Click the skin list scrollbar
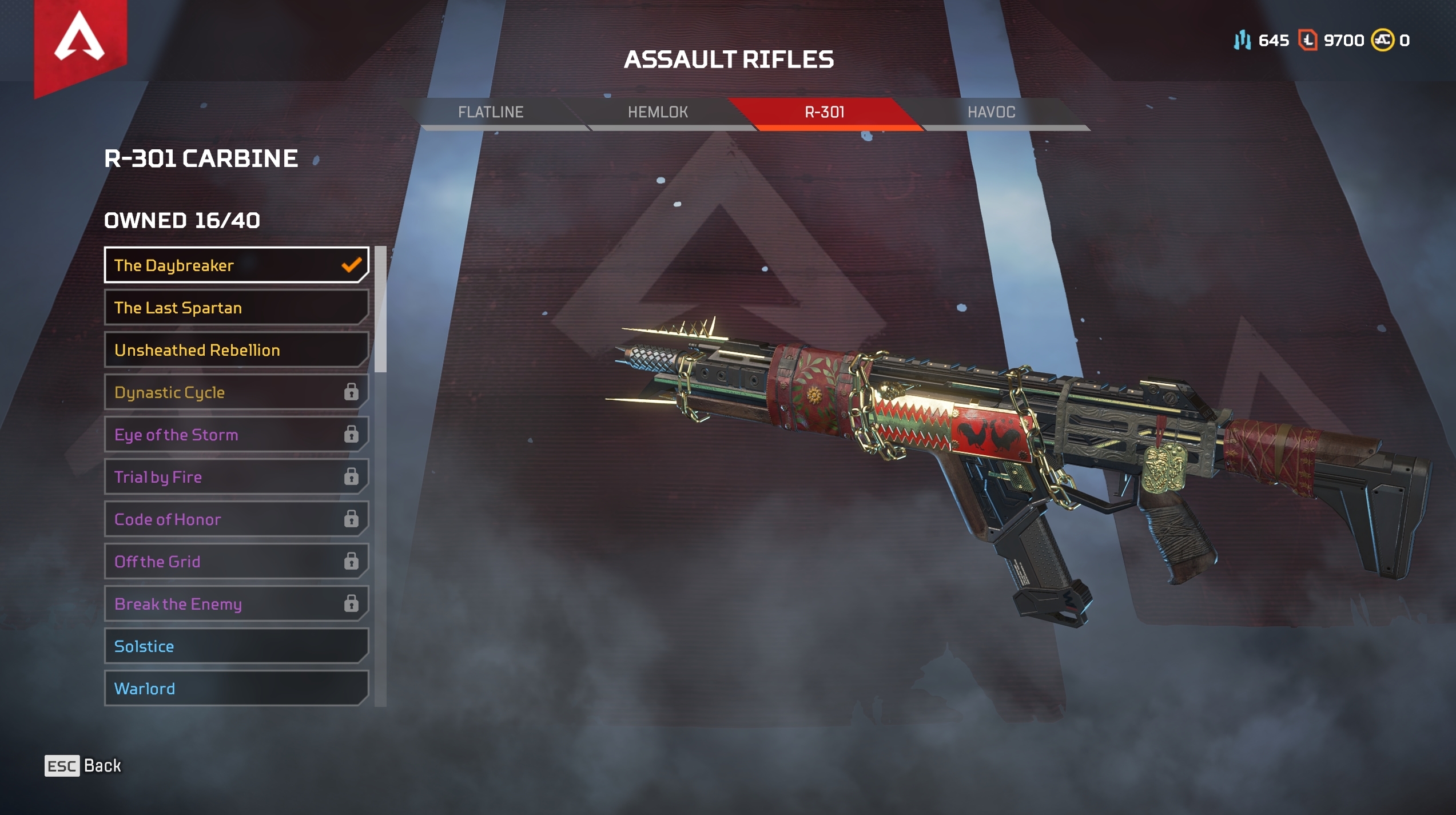1456x815 pixels. (x=380, y=309)
